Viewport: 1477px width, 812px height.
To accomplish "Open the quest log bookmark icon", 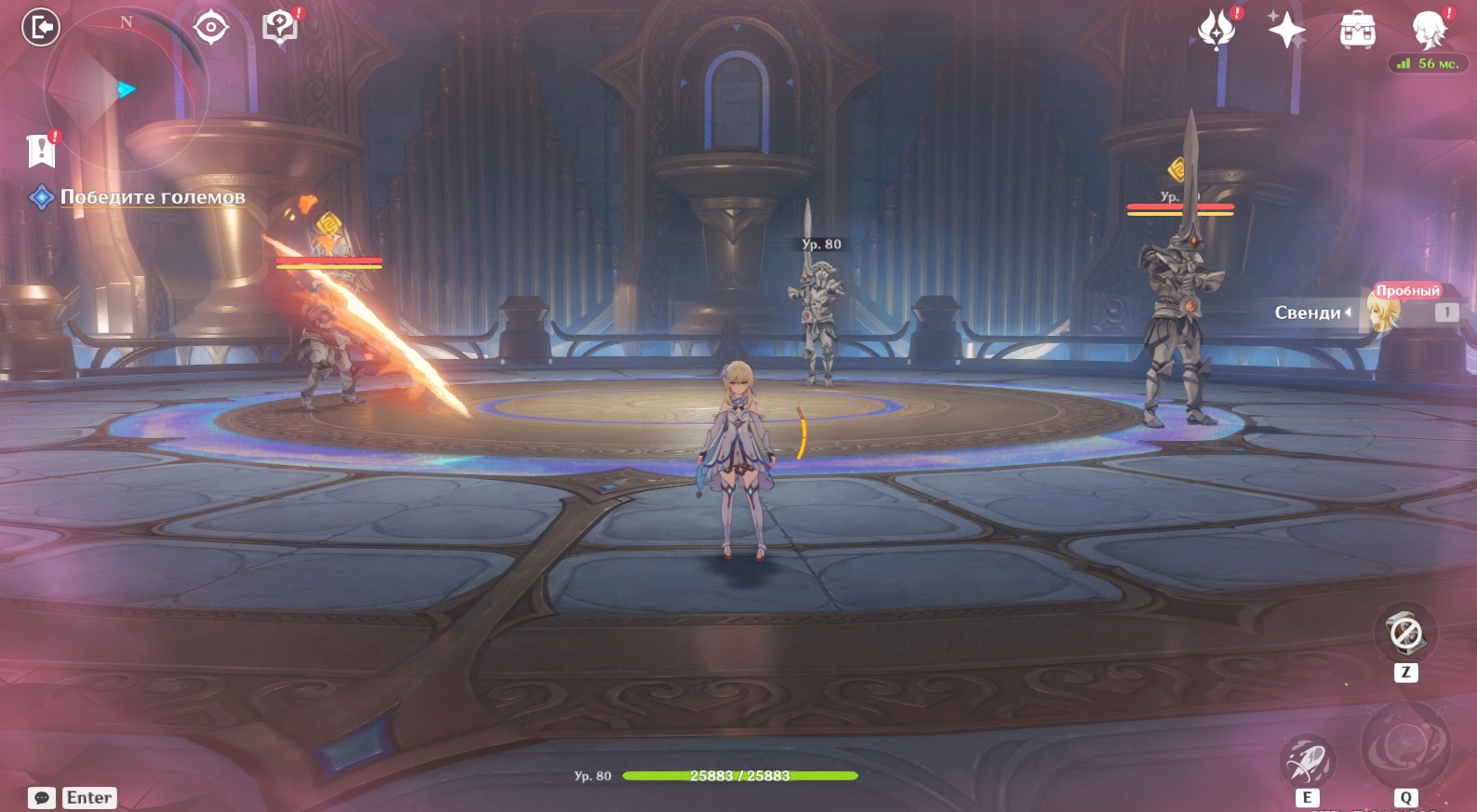I will coord(42,150).
